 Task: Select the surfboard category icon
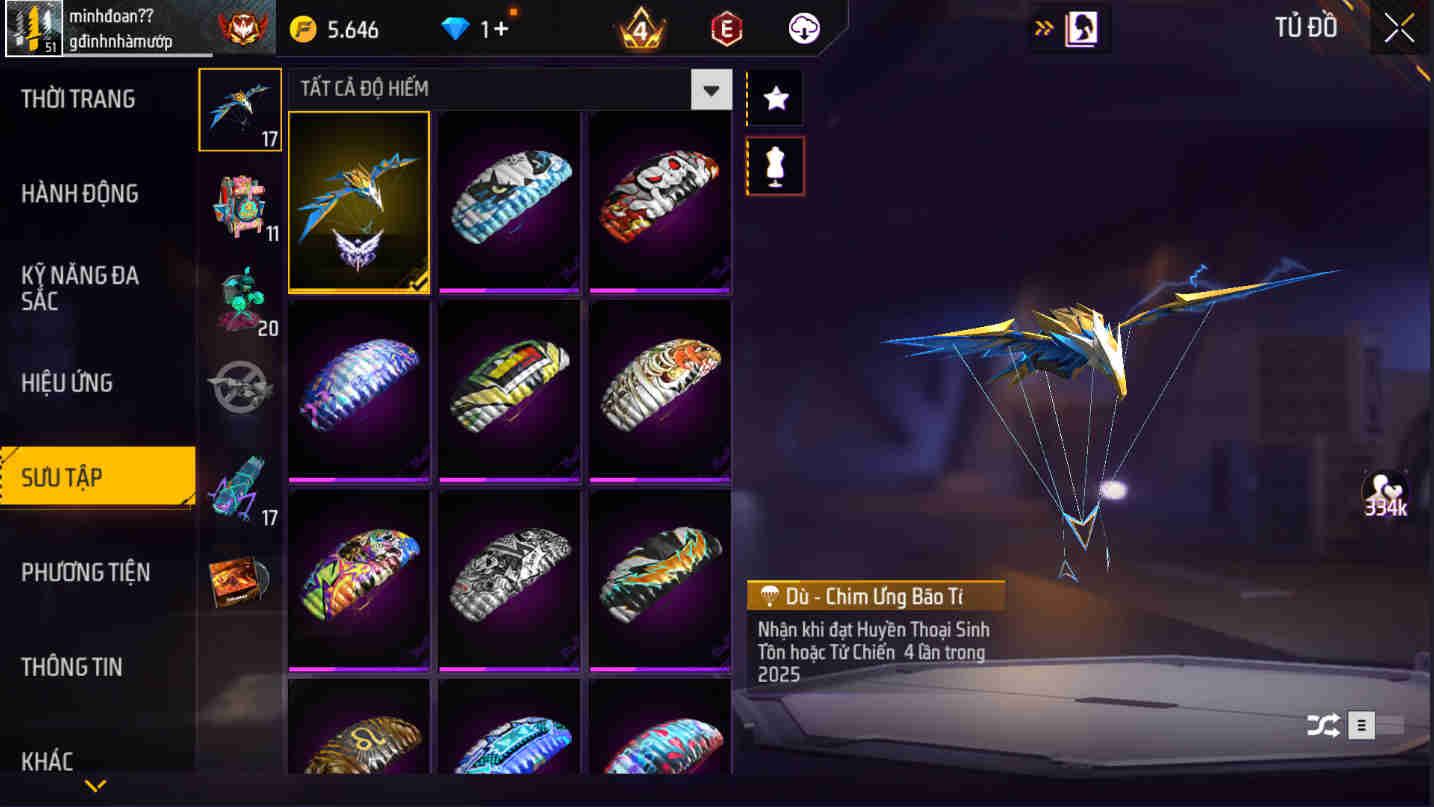click(x=239, y=488)
